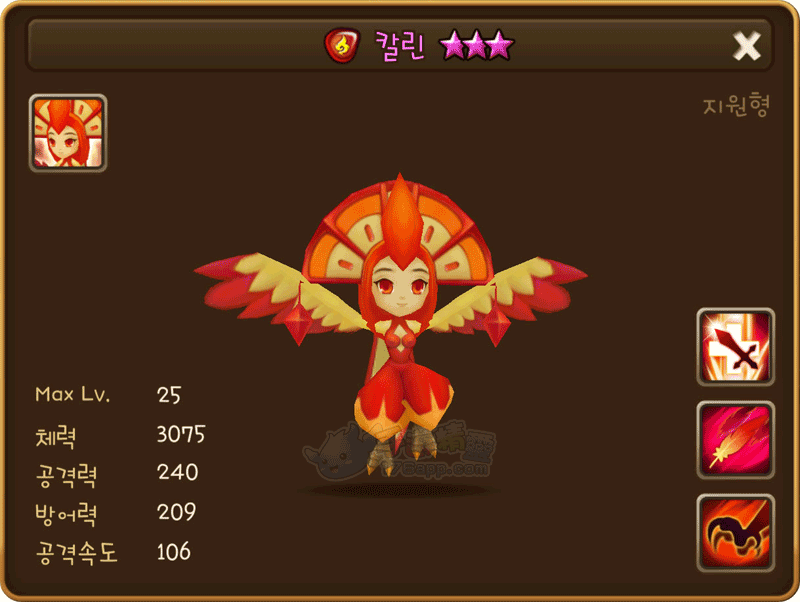Select the monster portrait thumbnail
This screenshot has height=602, width=800.
(68, 133)
